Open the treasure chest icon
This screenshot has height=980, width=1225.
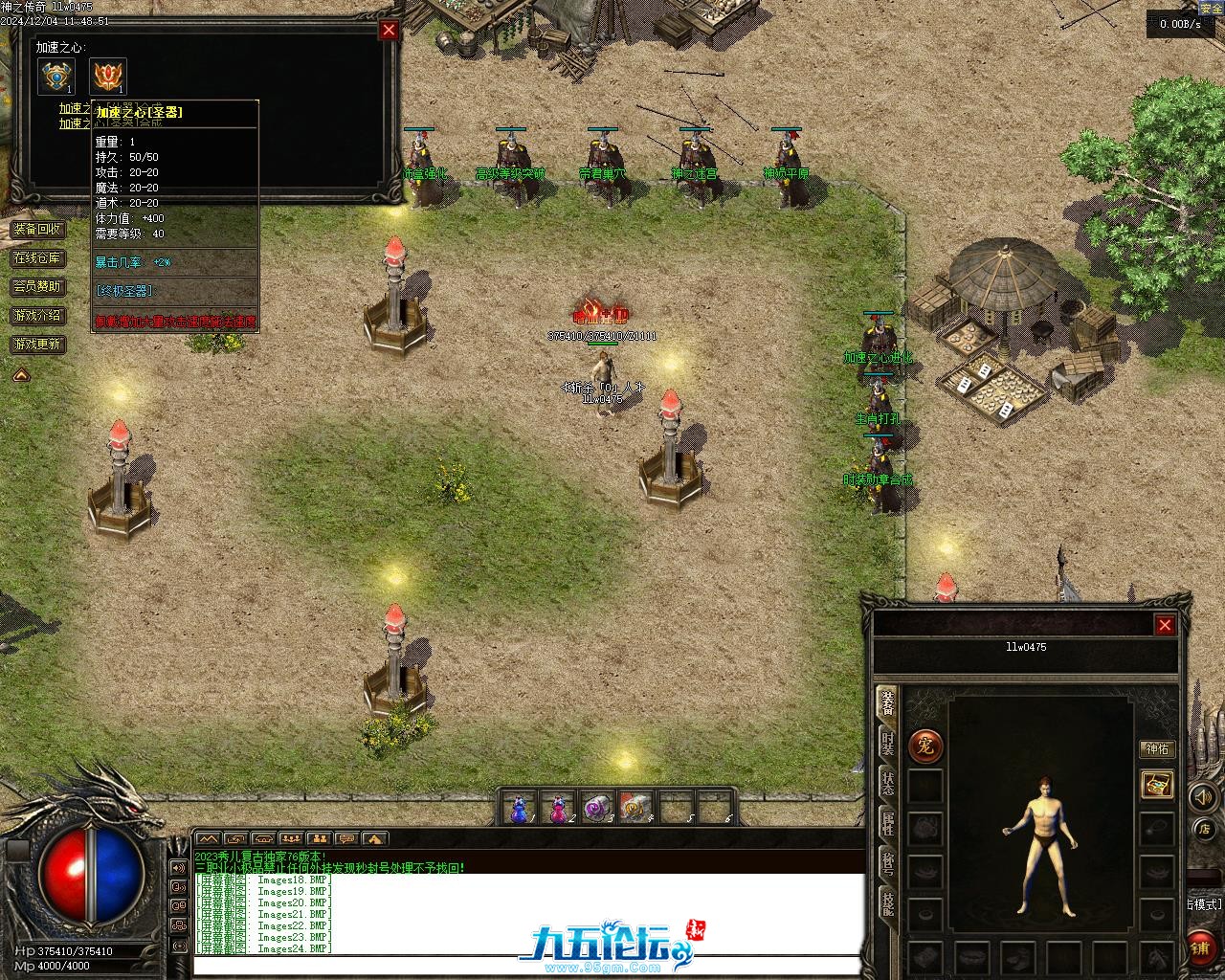tap(1157, 785)
